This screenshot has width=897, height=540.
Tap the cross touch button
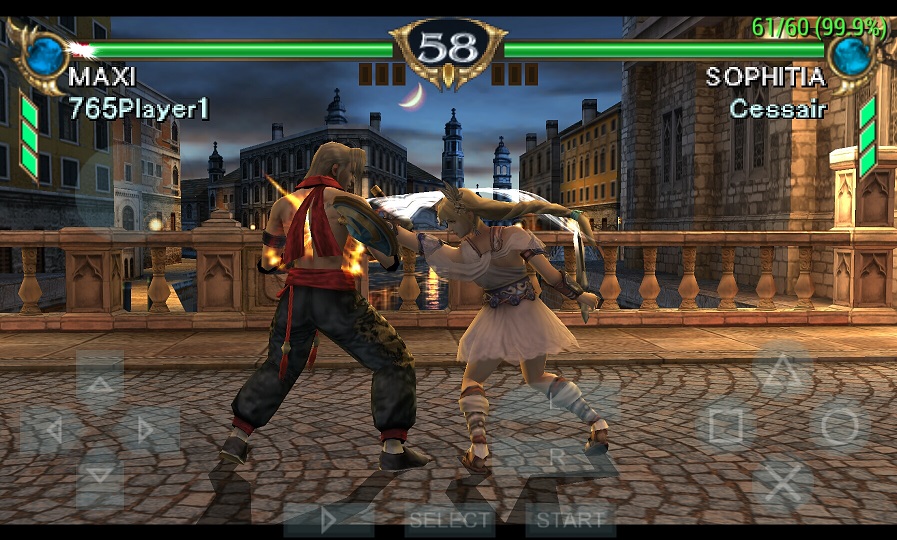click(x=782, y=484)
